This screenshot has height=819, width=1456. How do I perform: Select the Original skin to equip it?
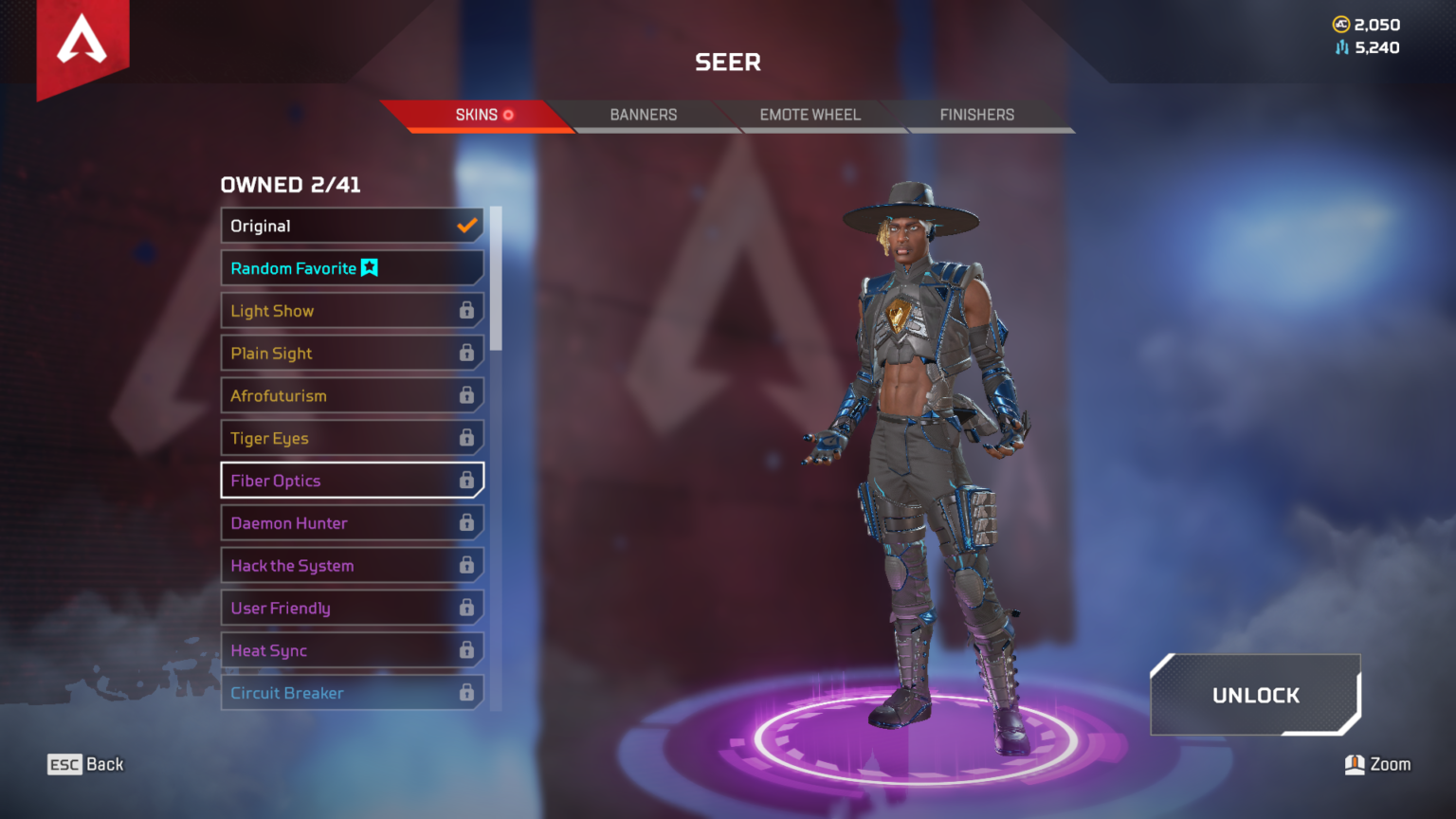click(332, 226)
